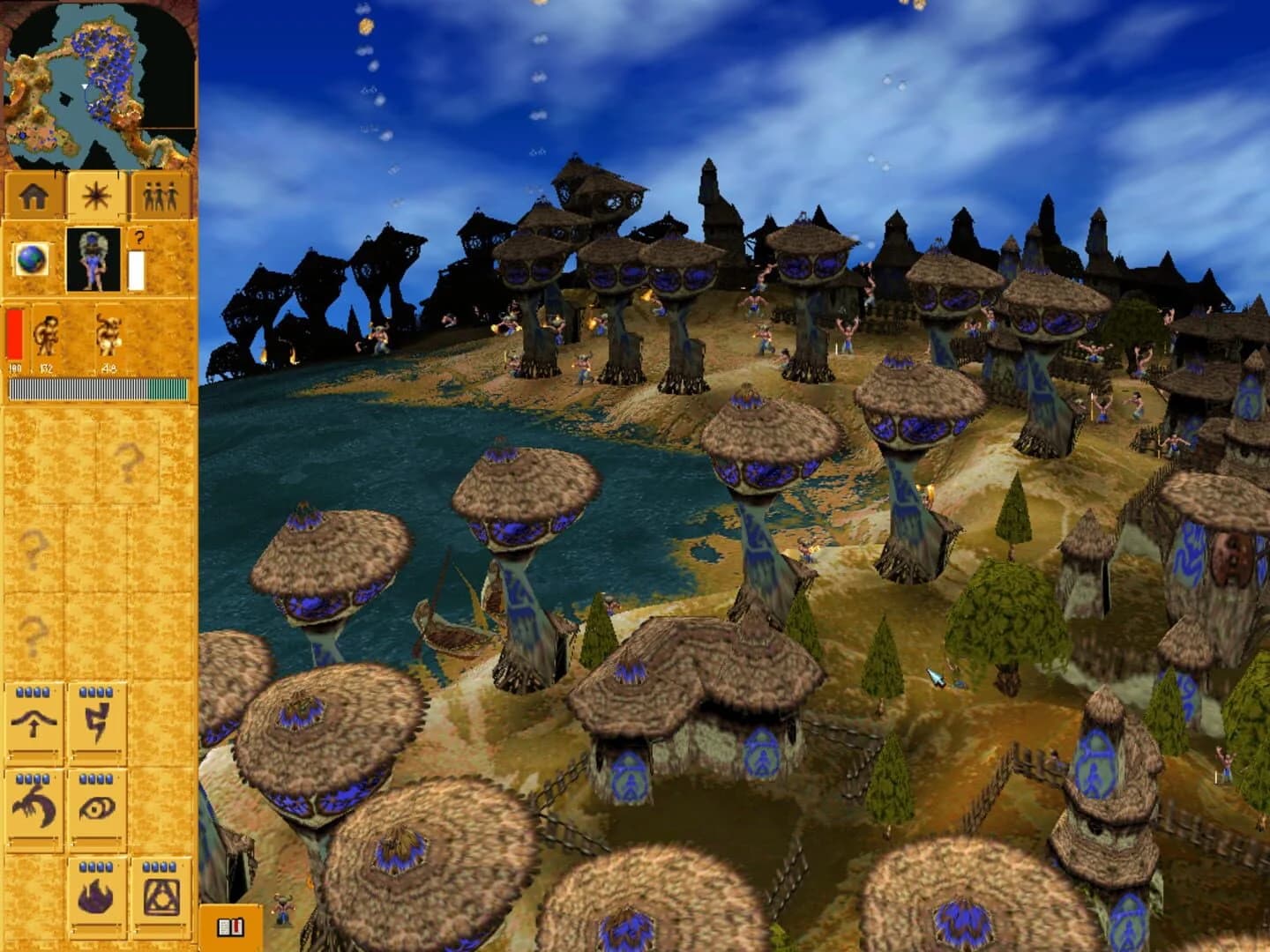The width and height of the screenshot is (1270, 952).
Task: Select the wildman icon showing 48
Action: 110,335
